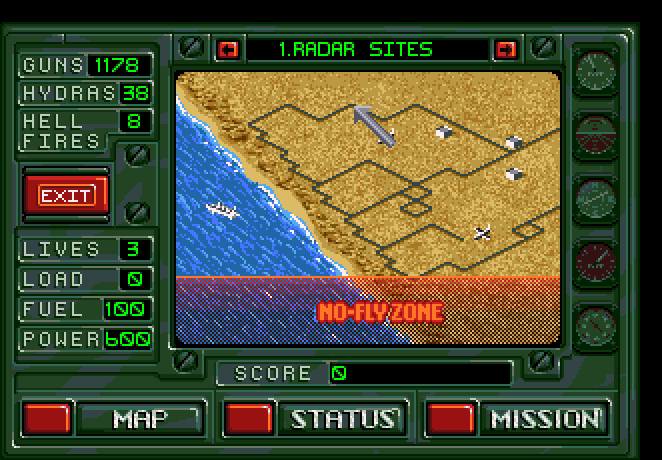Switch to the STATUS screen
The image size is (662, 460).
point(342,418)
